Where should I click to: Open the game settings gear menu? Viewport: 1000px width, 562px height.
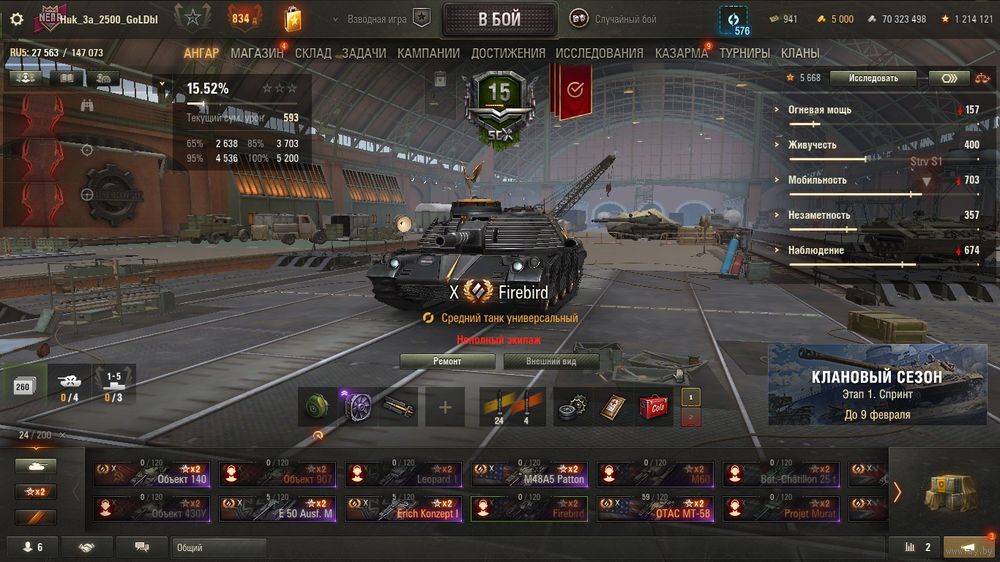point(16,19)
